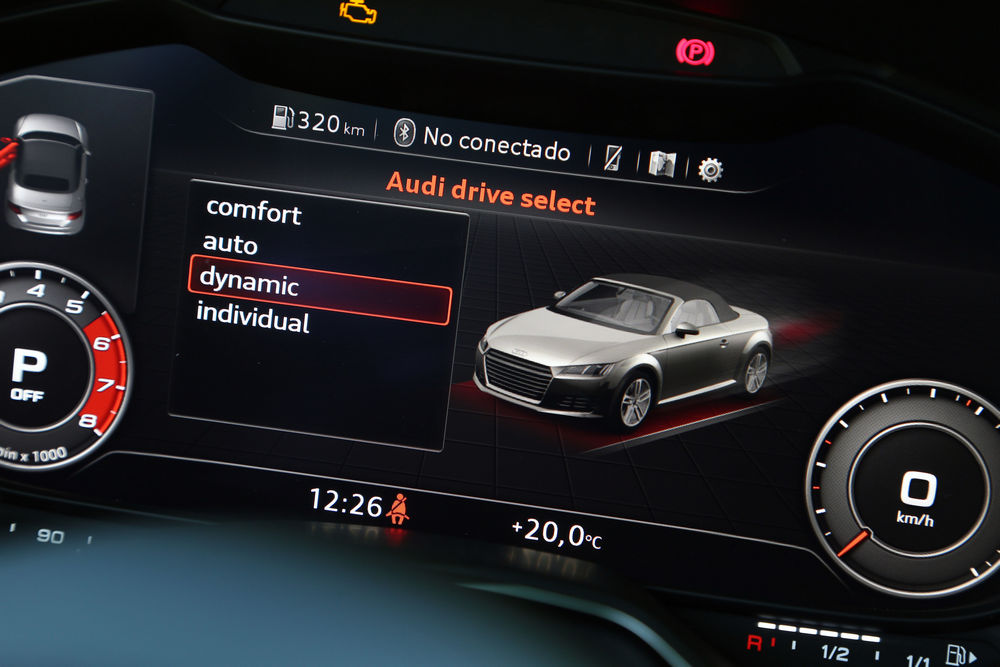Choose the auto drive mode
This screenshot has height=667, width=1000.
[230, 244]
